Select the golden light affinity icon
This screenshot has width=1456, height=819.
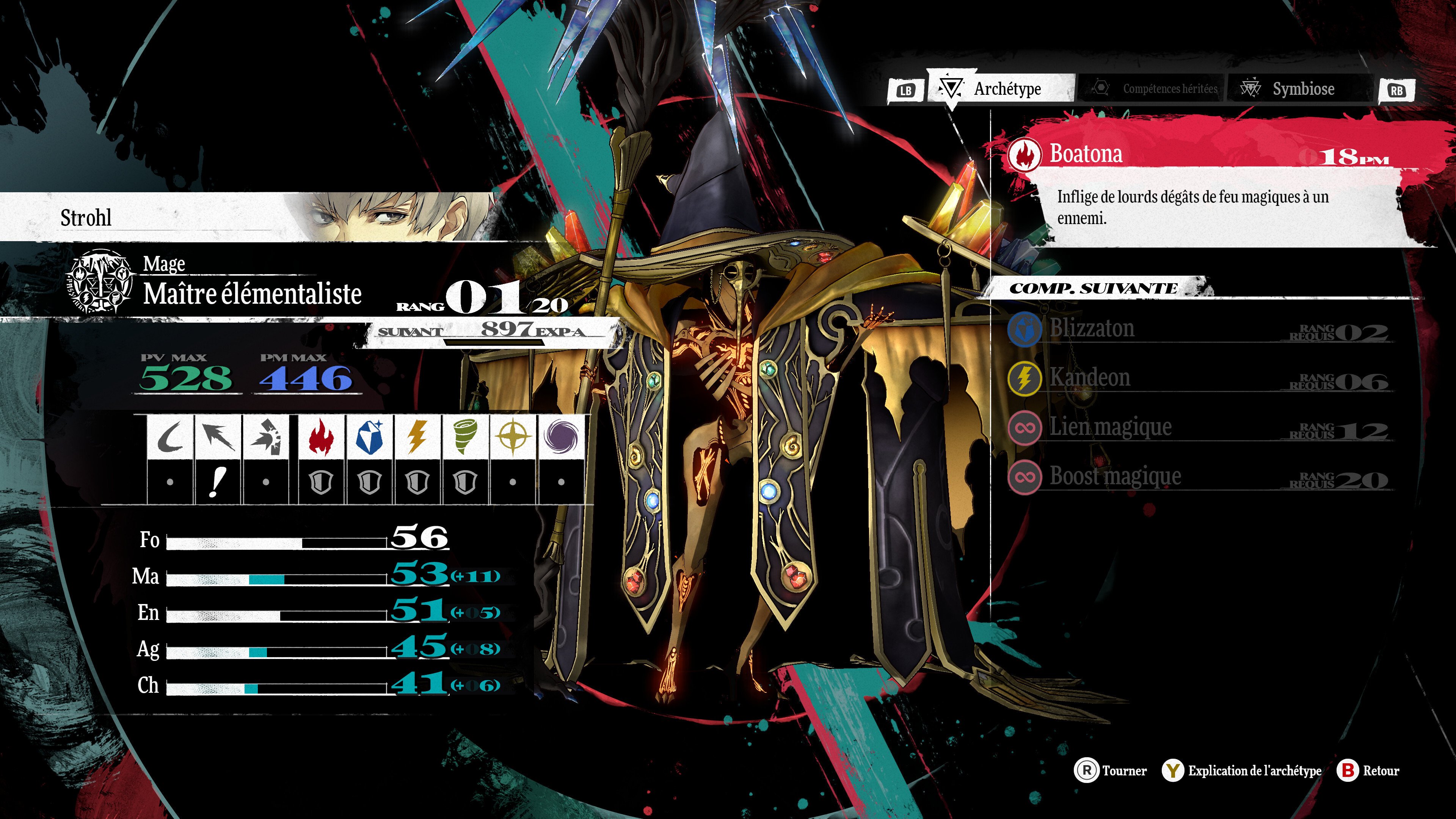(x=513, y=437)
